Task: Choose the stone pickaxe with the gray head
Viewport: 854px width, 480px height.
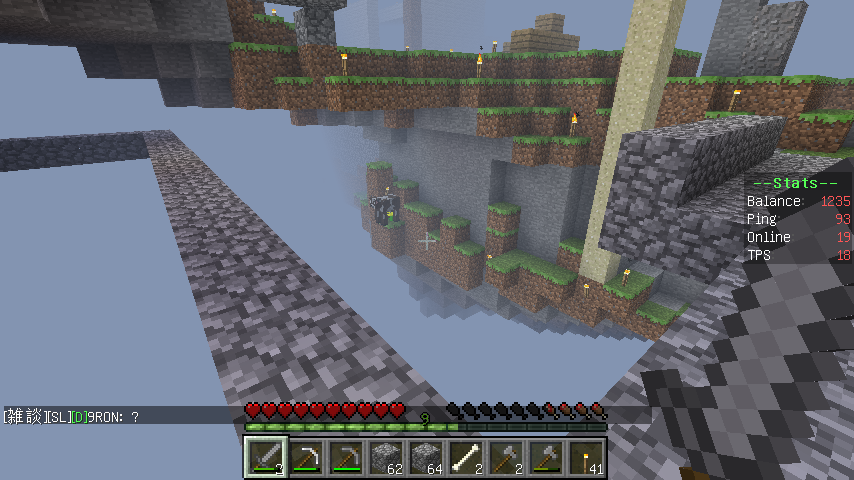Action: click(x=346, y=458)
